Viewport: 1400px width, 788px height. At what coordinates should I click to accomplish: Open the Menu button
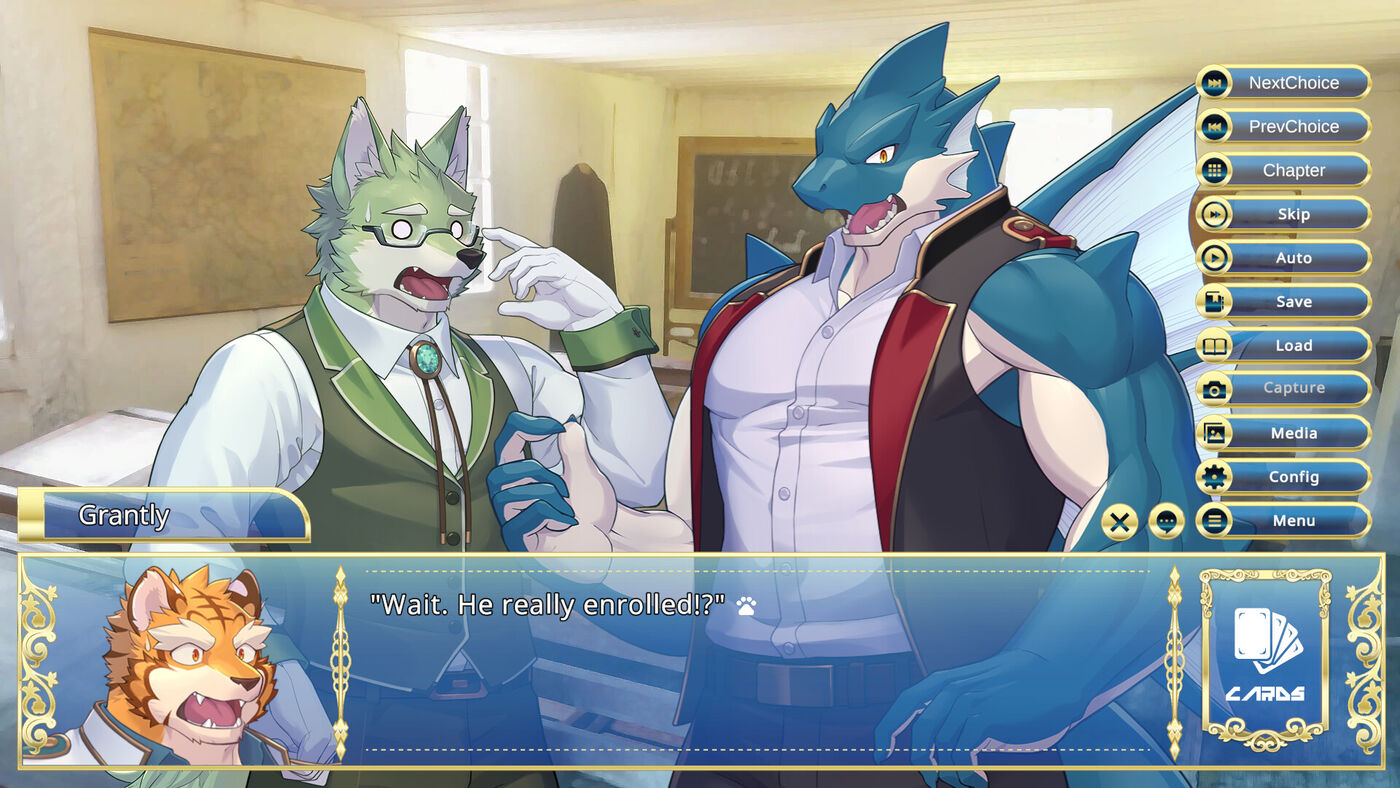pos(1284,521)
